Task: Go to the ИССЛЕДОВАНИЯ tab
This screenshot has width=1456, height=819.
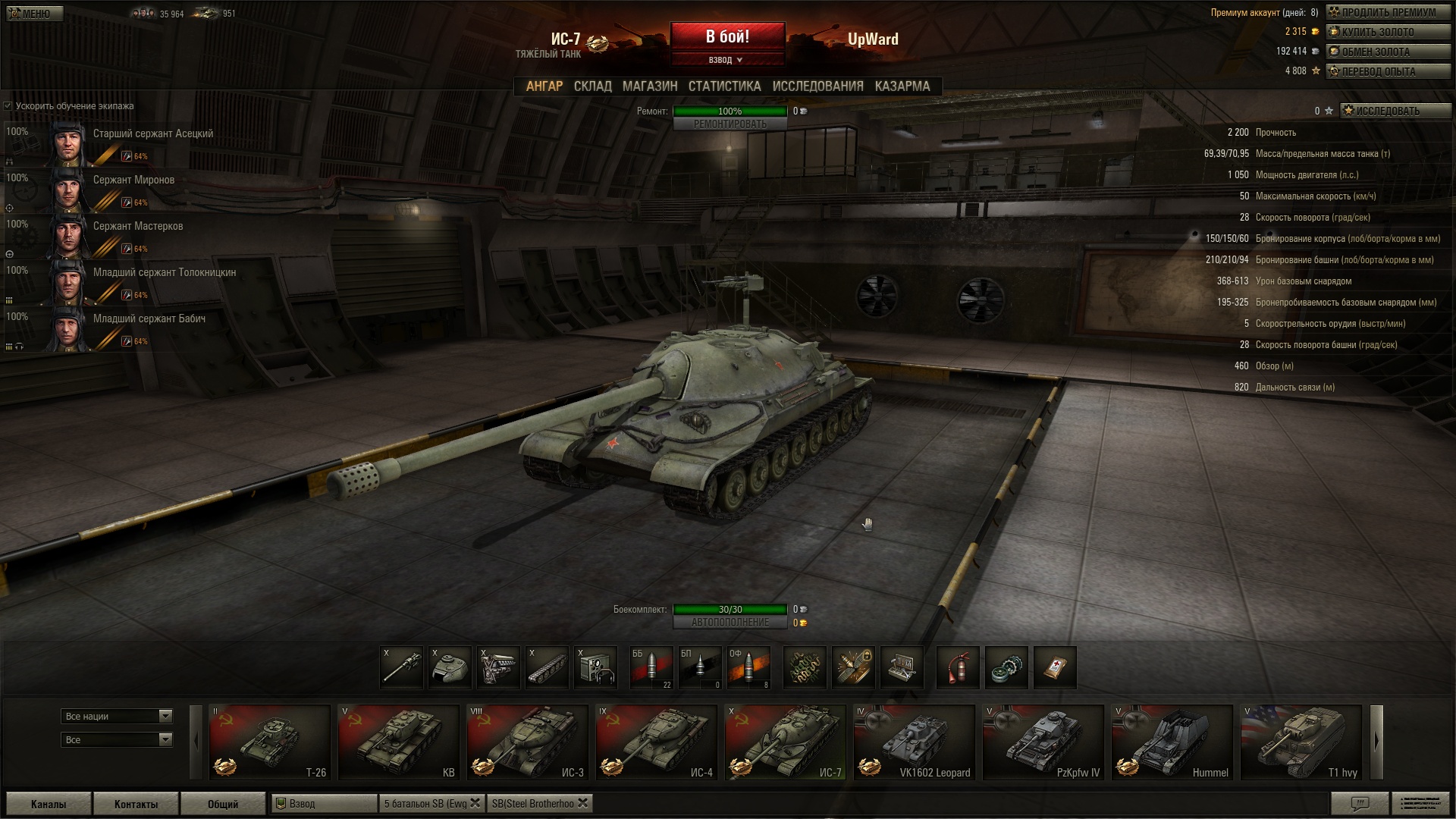Action: pyautogui.click(x=817, y=86)
